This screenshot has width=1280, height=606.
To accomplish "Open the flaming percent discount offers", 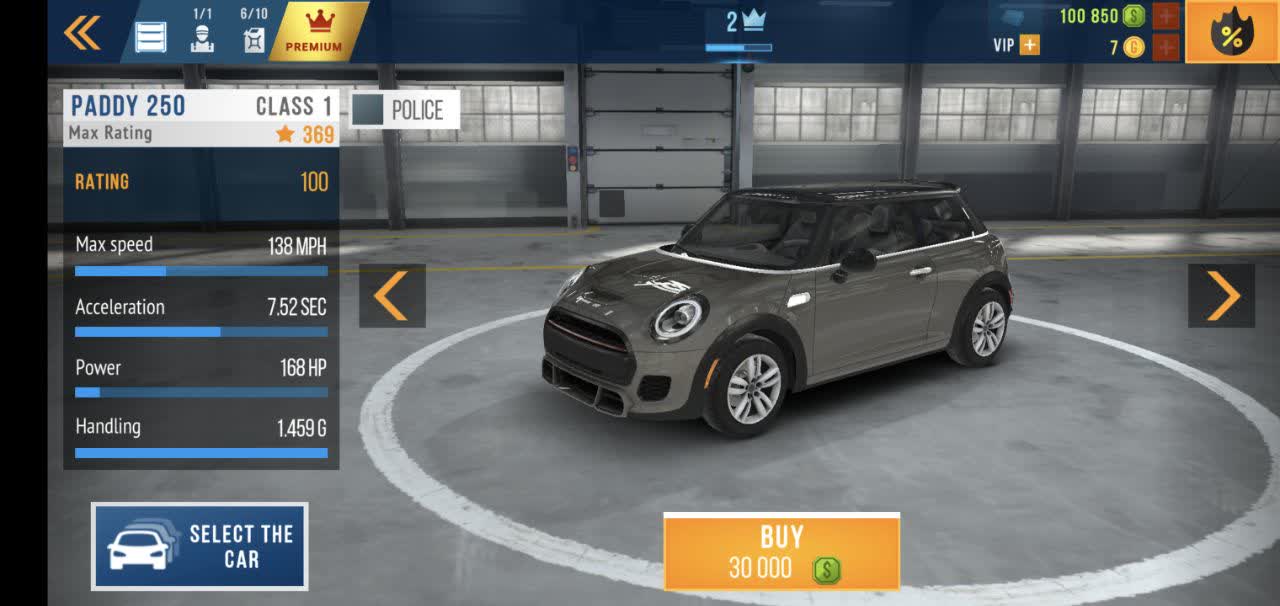I will click(x=1231, y=33).
